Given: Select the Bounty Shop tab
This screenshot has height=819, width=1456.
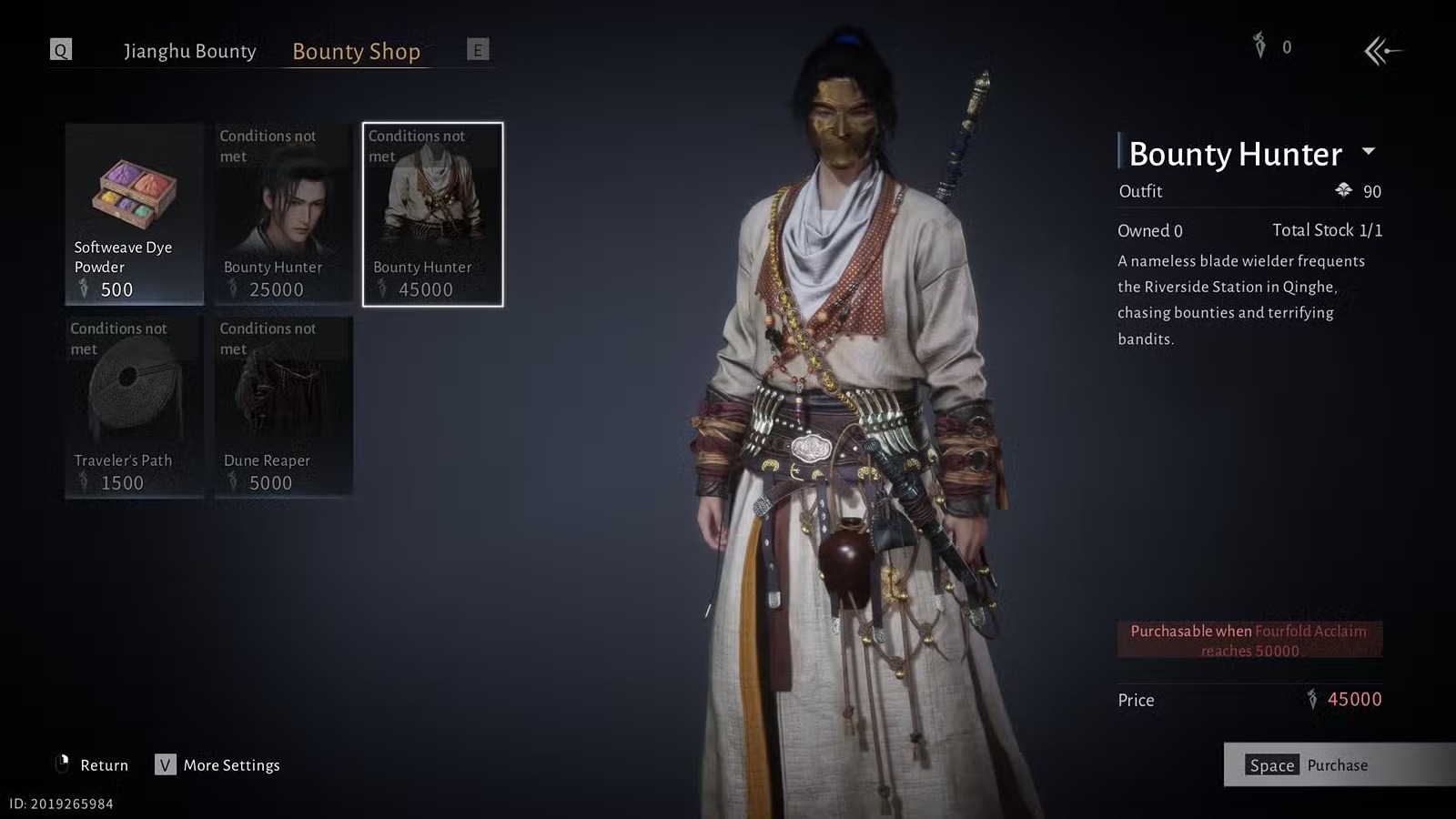Looking at the screenshot, I should [x=356, y=51].
